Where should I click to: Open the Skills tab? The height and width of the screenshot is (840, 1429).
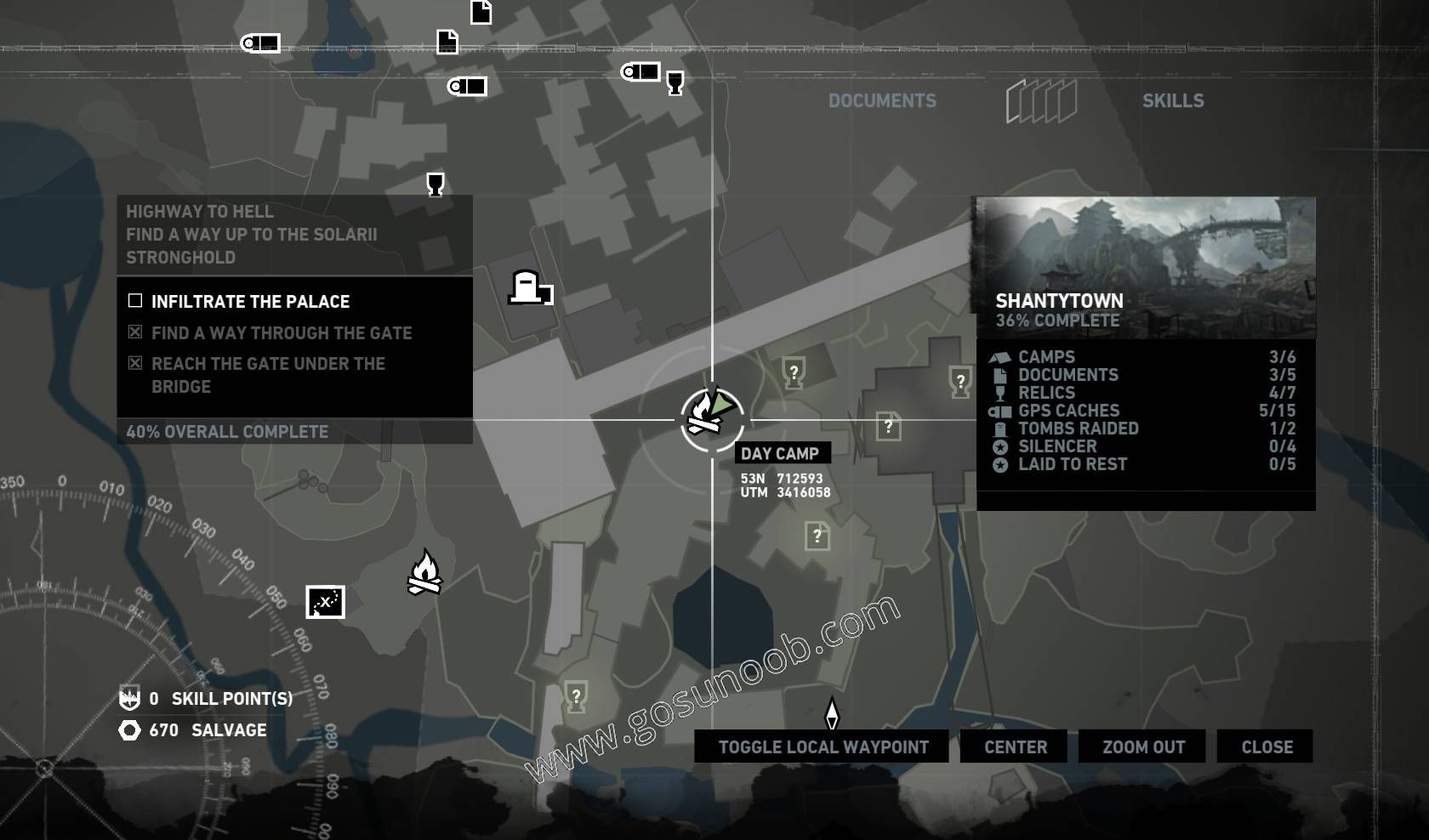(x=1172, y=100)
